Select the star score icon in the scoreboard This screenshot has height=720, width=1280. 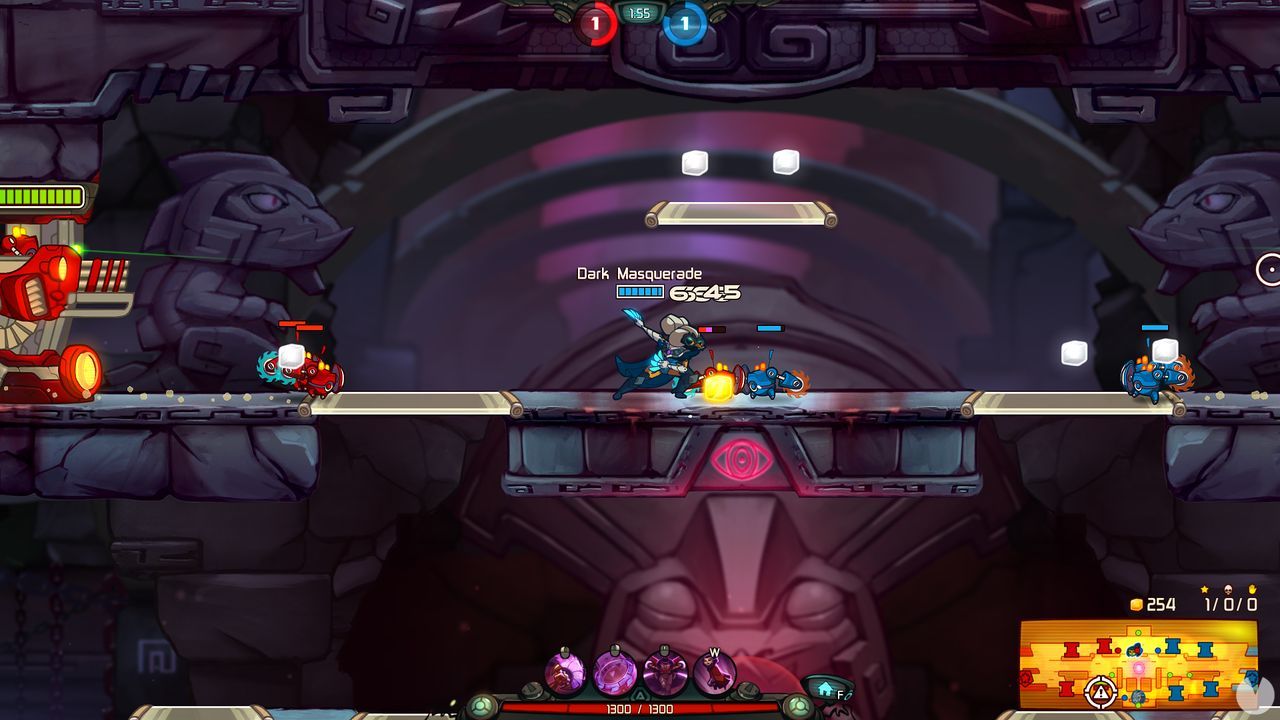(1204, 589)
